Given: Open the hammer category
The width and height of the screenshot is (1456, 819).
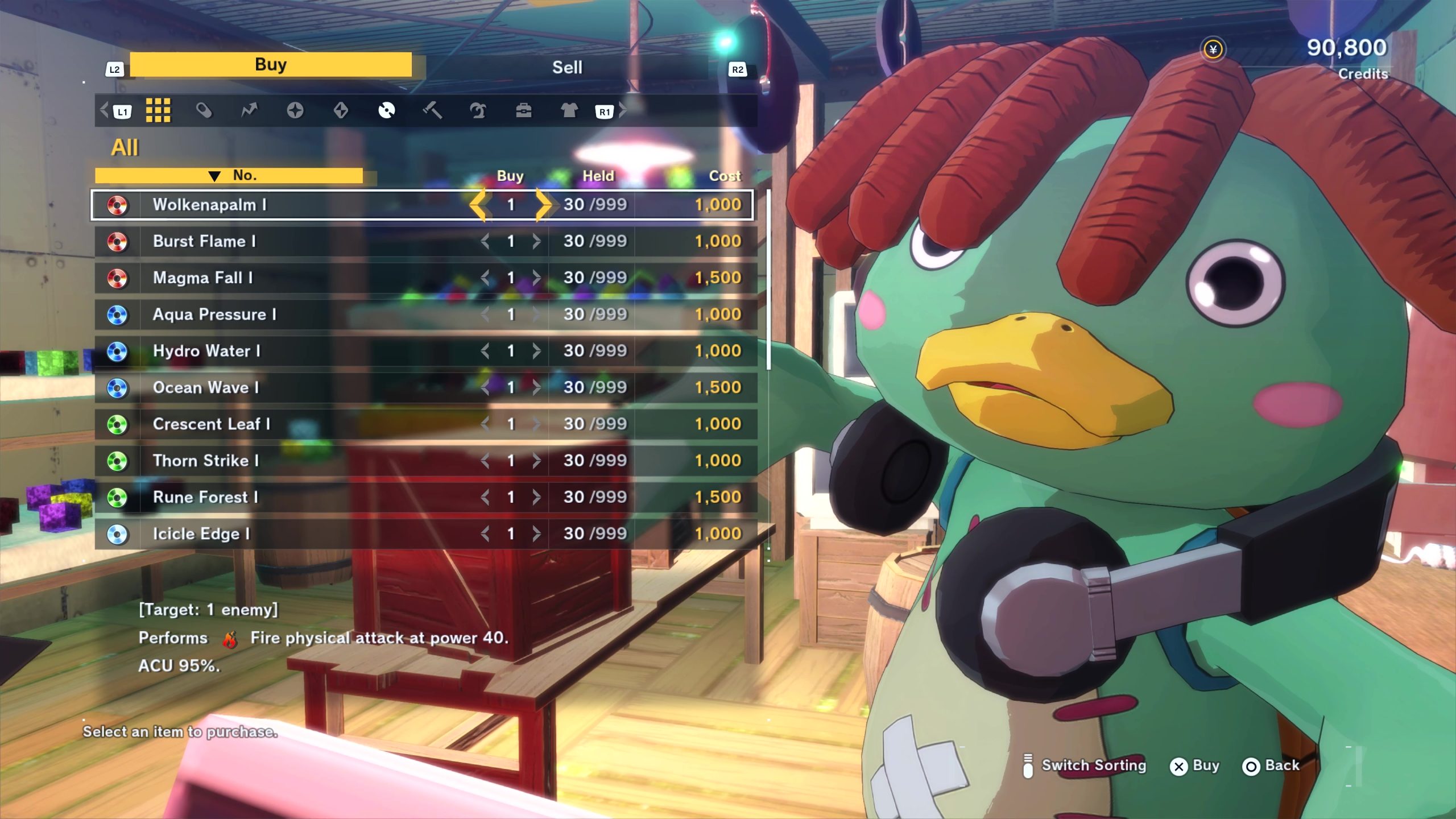Looking at the screenshot, I should tap(432, 110).
